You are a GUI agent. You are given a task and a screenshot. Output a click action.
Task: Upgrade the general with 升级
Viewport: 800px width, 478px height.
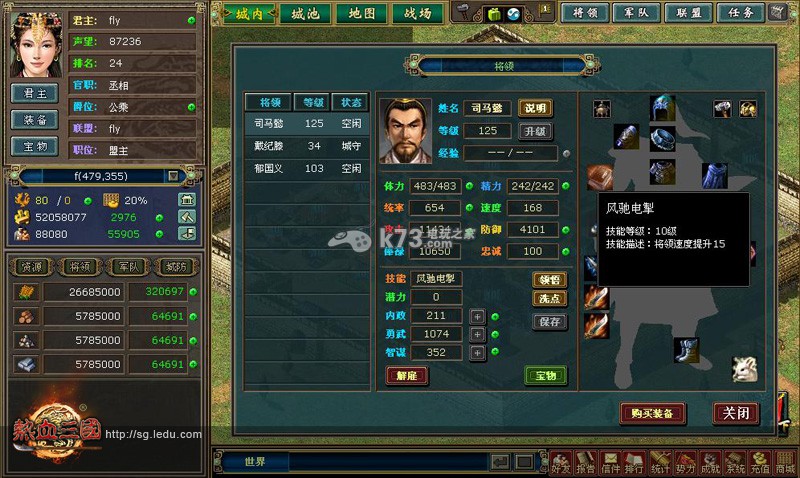tap(535, 131)
